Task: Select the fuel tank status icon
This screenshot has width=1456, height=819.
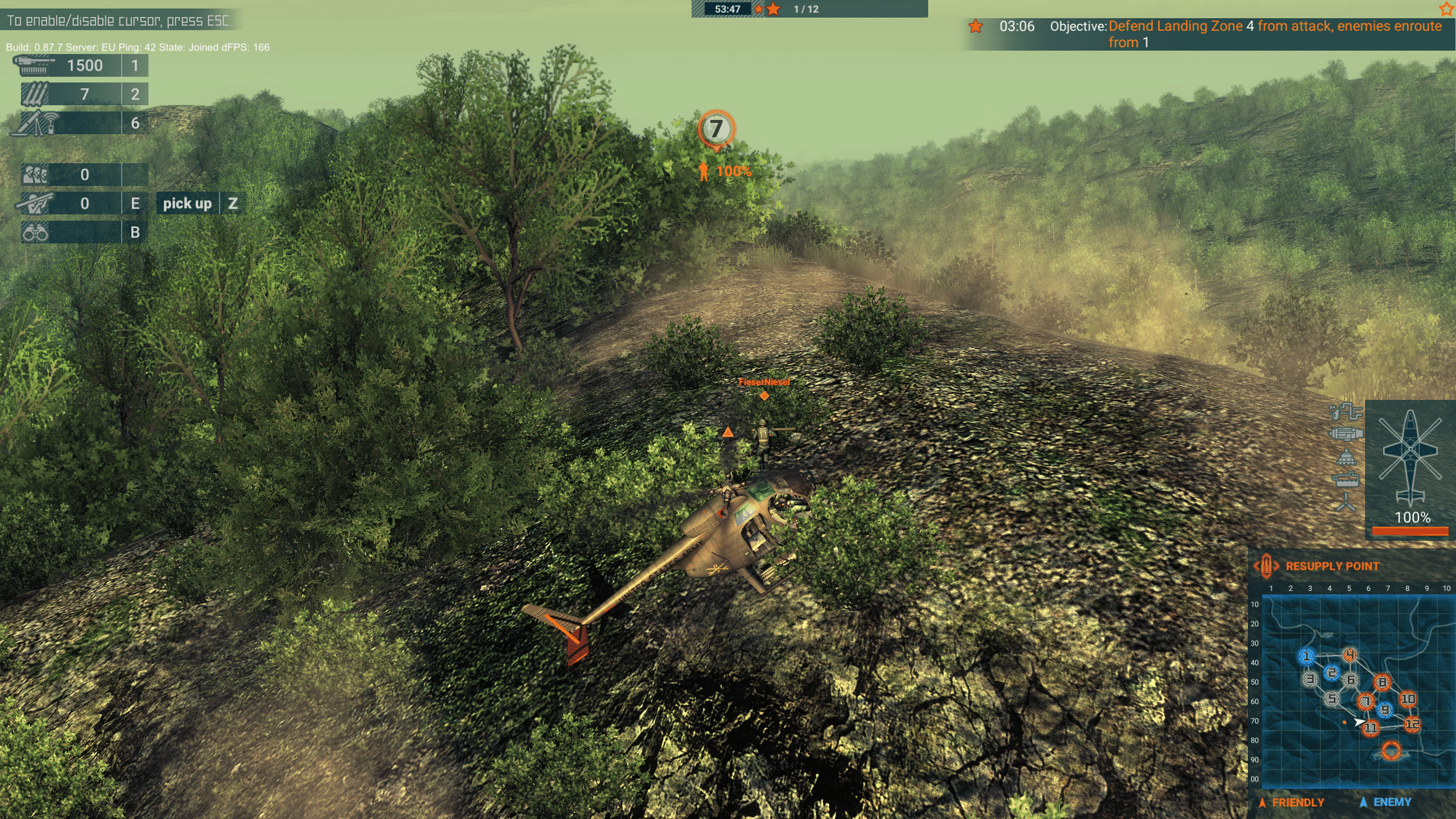Action: [x=1346, y=481]
